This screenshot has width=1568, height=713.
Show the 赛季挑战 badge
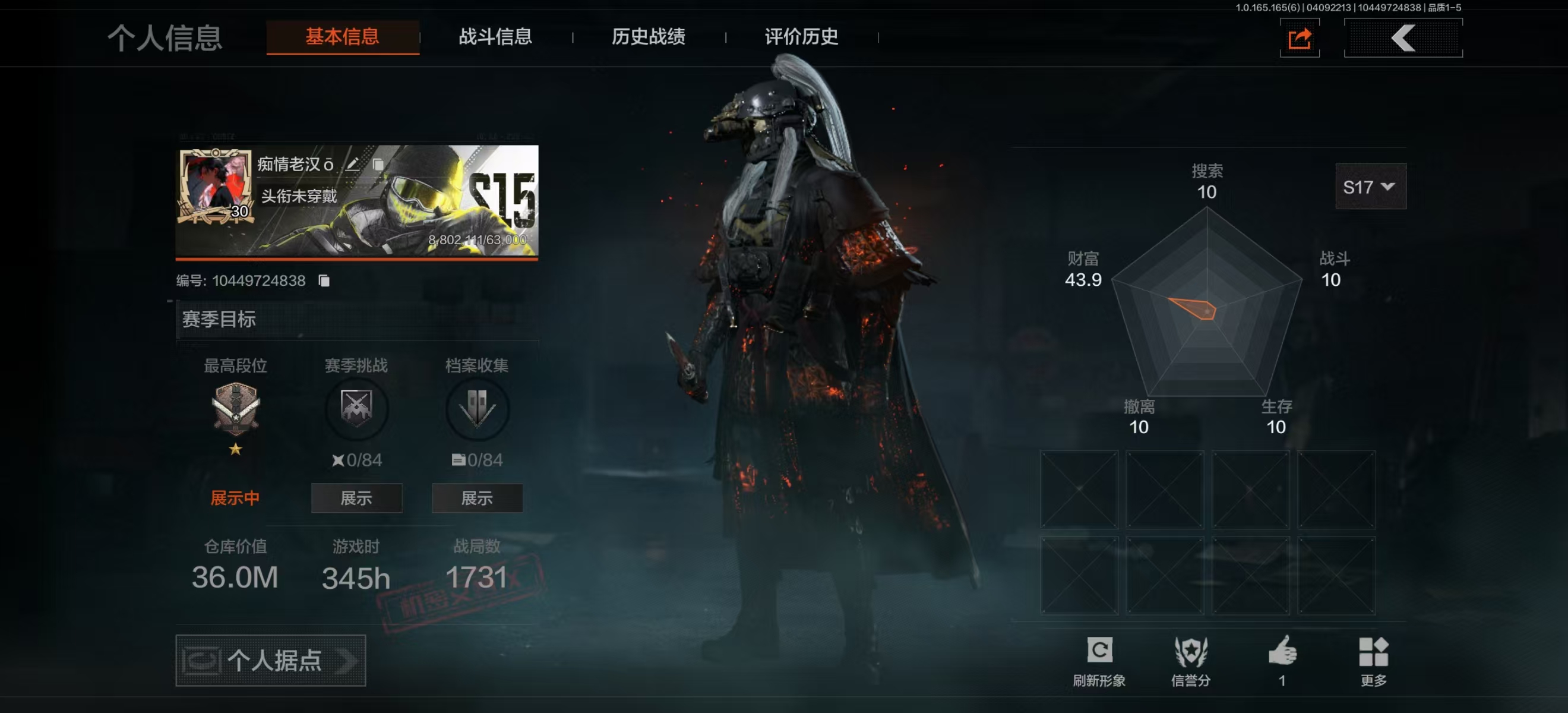click(356, 498)
